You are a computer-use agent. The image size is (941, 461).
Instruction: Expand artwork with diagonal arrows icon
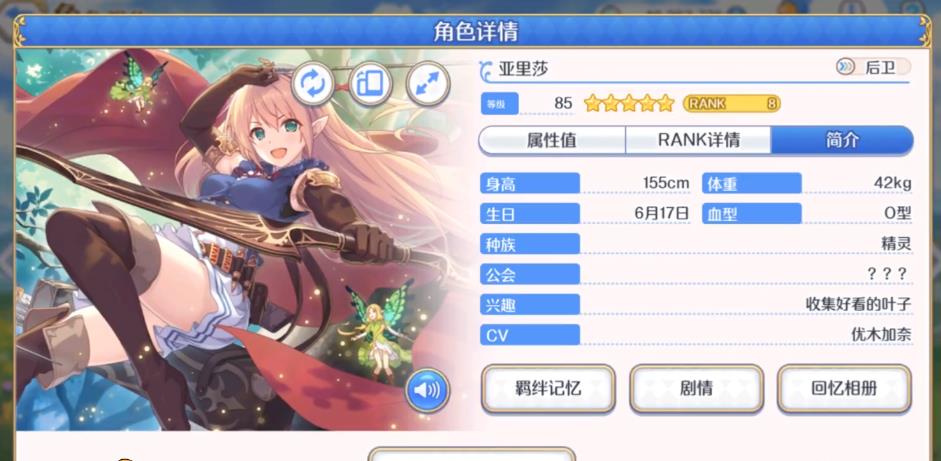(428, 85)
